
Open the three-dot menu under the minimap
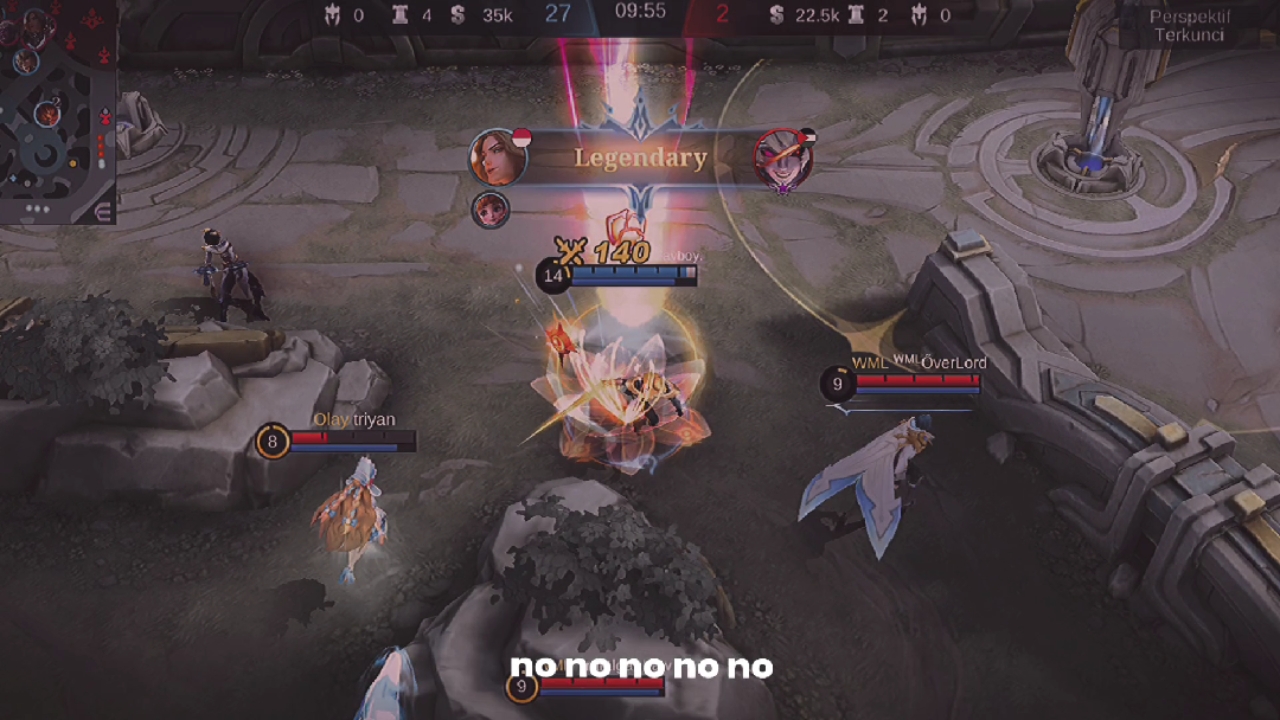point(38,210)
